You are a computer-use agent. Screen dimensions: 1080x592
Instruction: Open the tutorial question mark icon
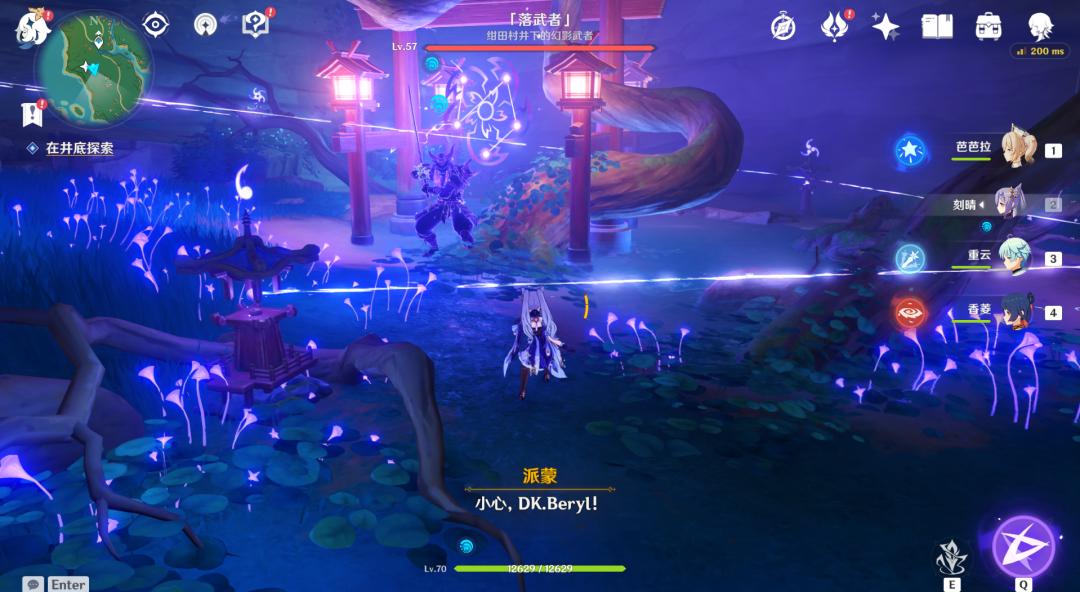tap(256, 24)
